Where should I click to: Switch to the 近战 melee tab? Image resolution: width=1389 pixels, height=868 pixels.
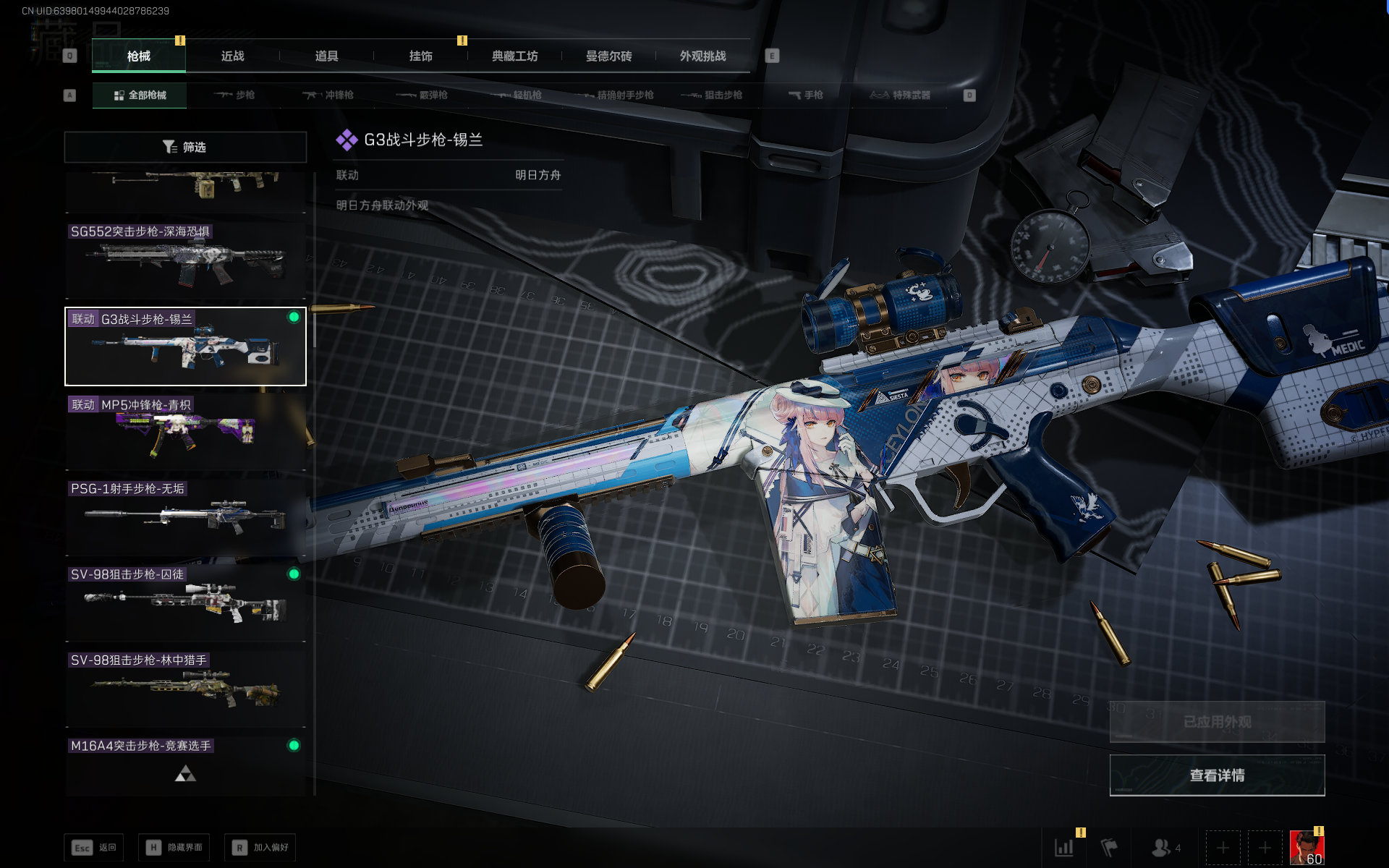232,56
